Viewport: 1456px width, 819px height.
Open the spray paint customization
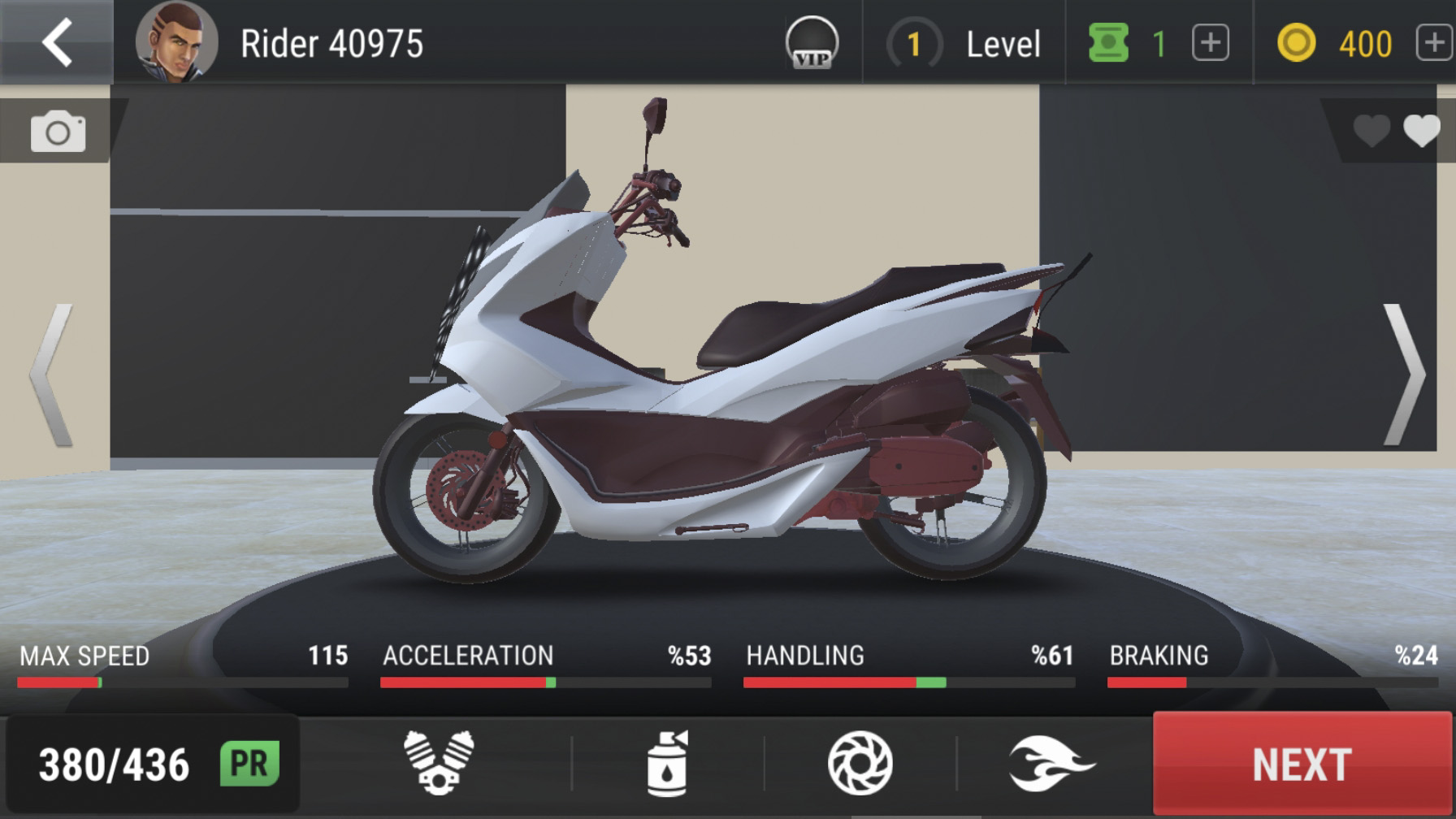pos(668,763)
